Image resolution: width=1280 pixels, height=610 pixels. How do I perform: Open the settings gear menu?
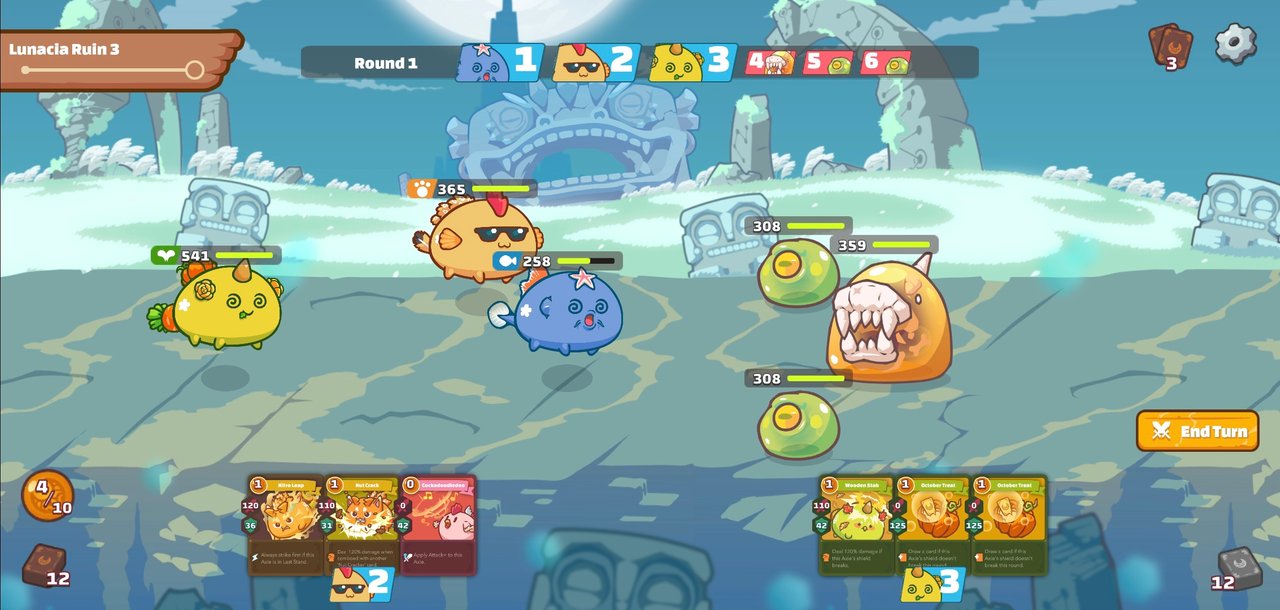[1235, 44]
